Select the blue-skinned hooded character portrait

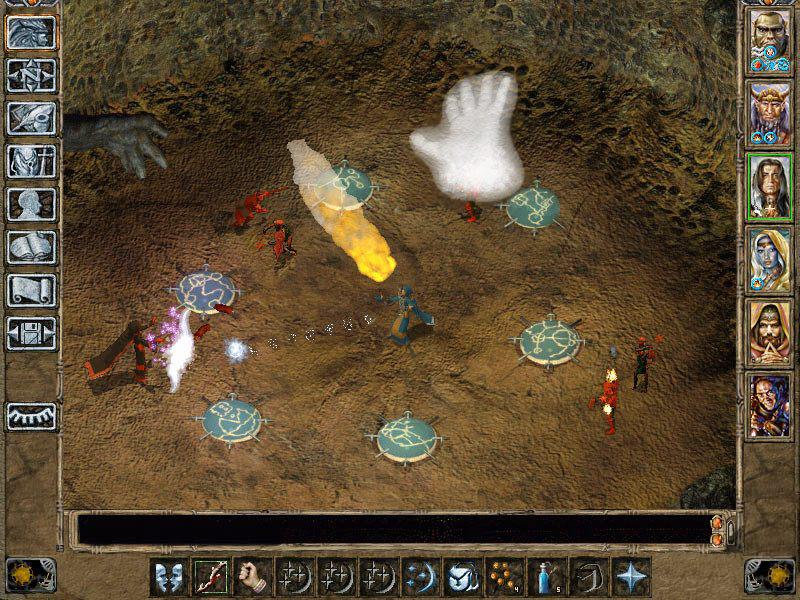(x=769, y=259)
